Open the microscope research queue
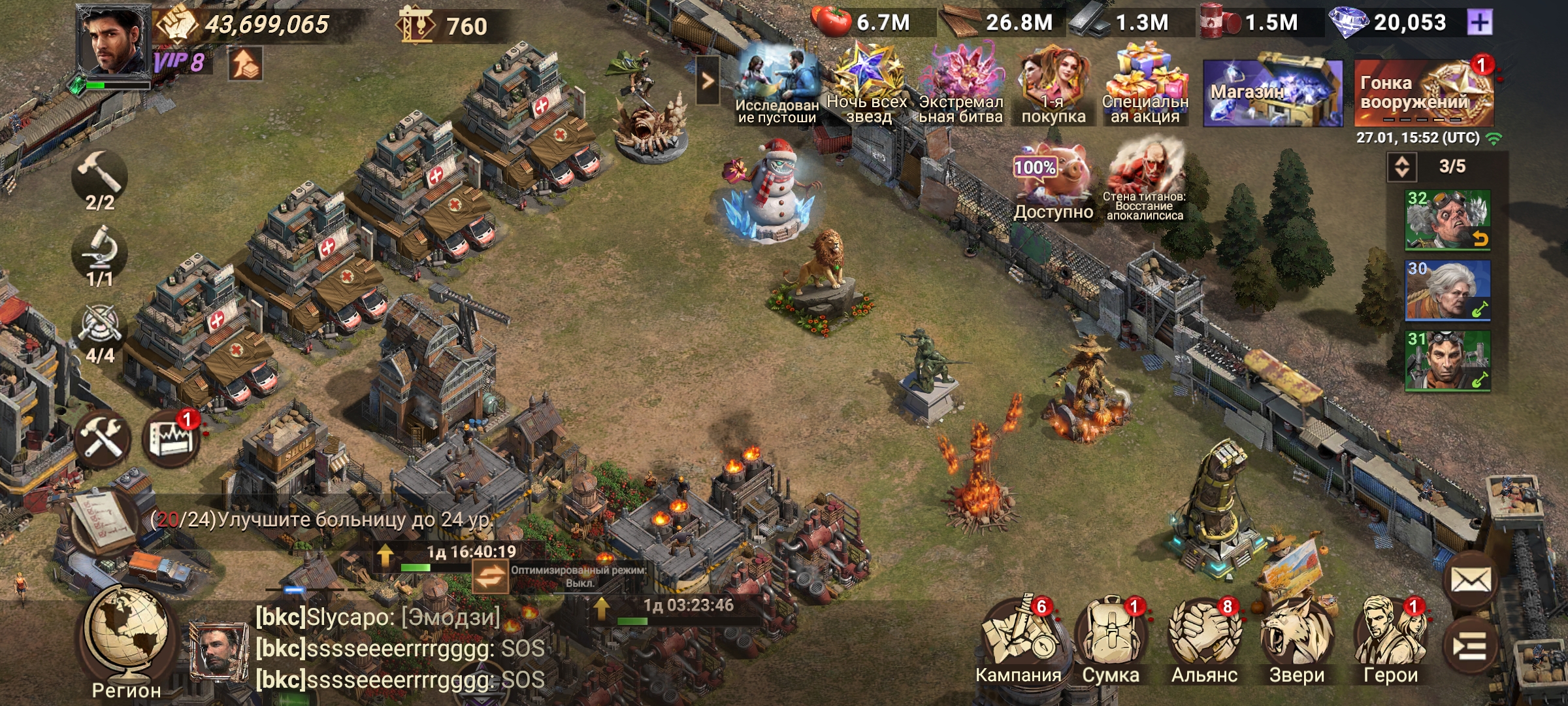The image size is (1568, 706). coord(99,256)
